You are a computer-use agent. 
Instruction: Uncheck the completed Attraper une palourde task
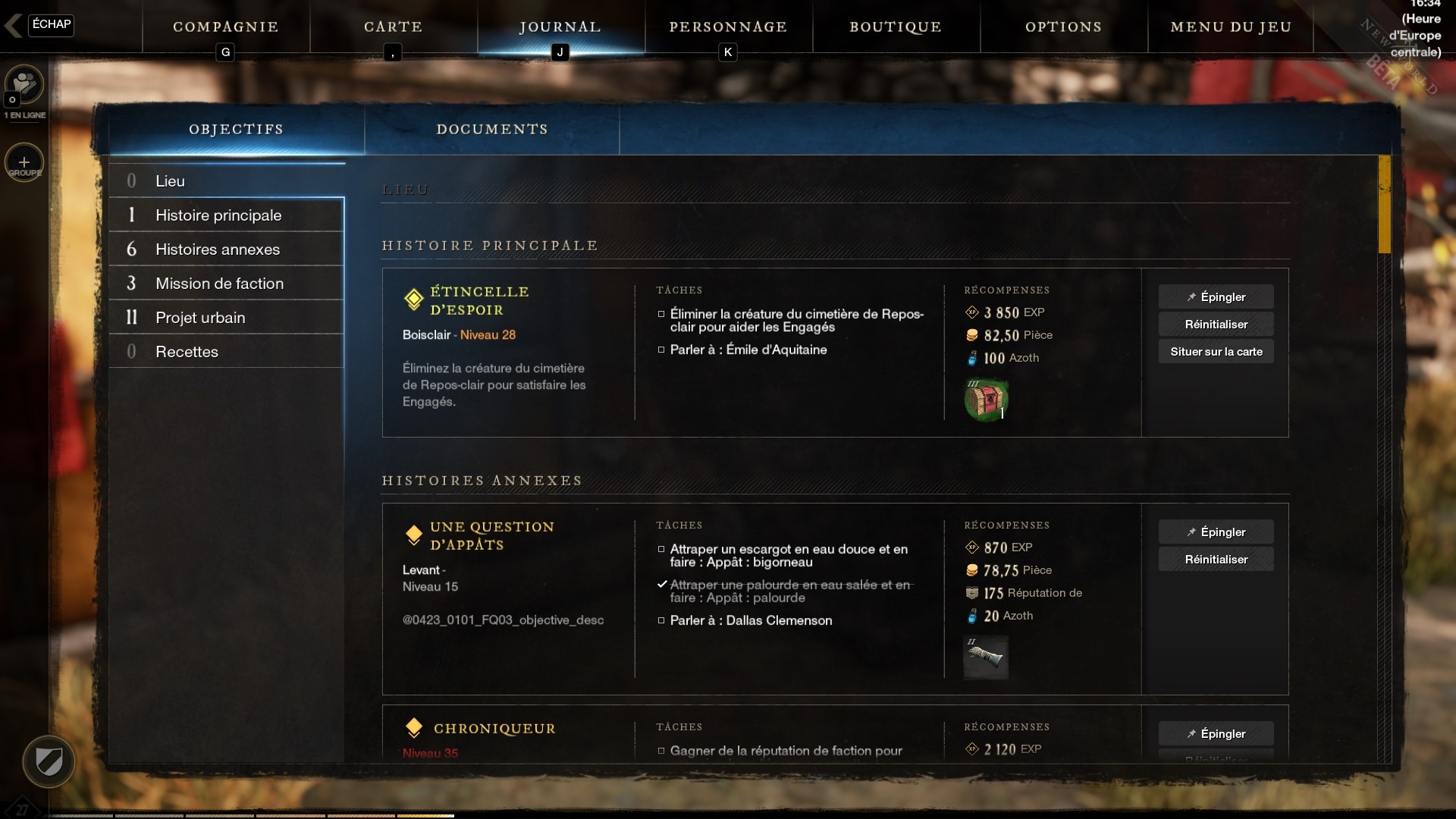pos(663,585)
